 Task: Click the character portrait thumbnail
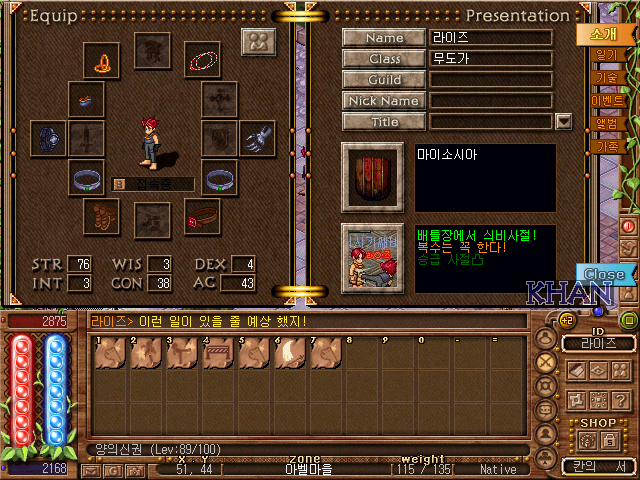372,258
